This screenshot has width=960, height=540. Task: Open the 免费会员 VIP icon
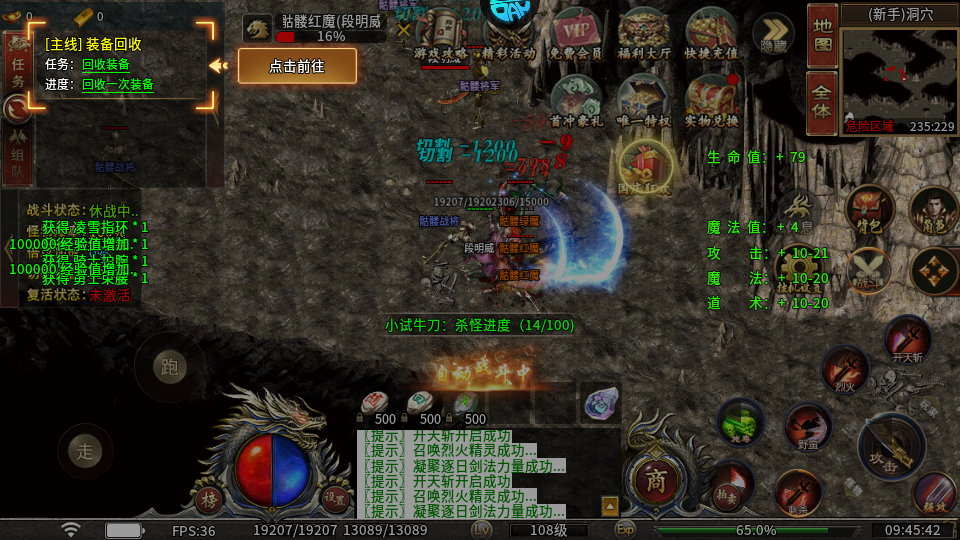pyautogui.click(x=577, y=33)
